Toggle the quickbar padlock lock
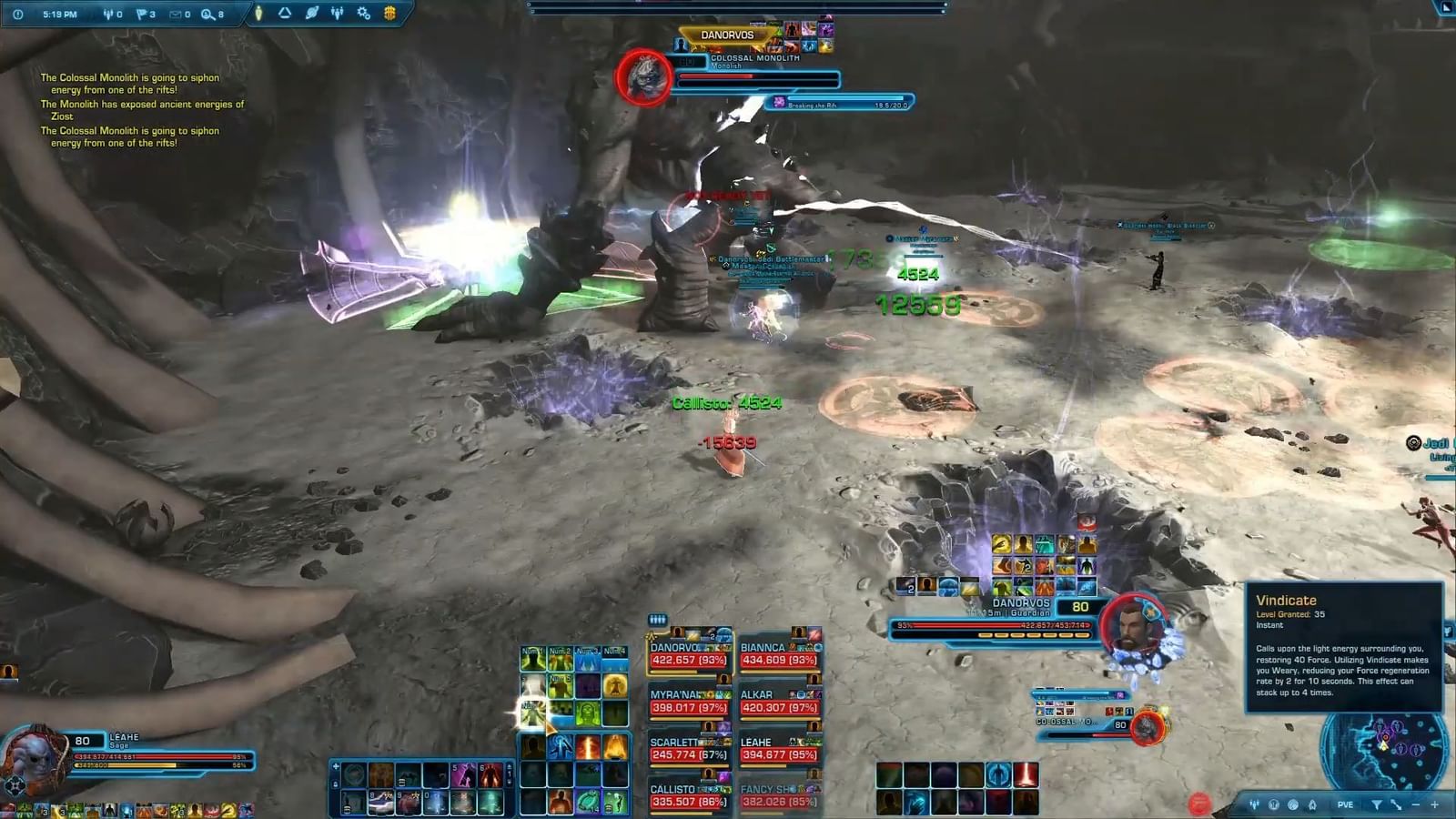Viewport: 1456px width, 819px height. pos(335,784)
